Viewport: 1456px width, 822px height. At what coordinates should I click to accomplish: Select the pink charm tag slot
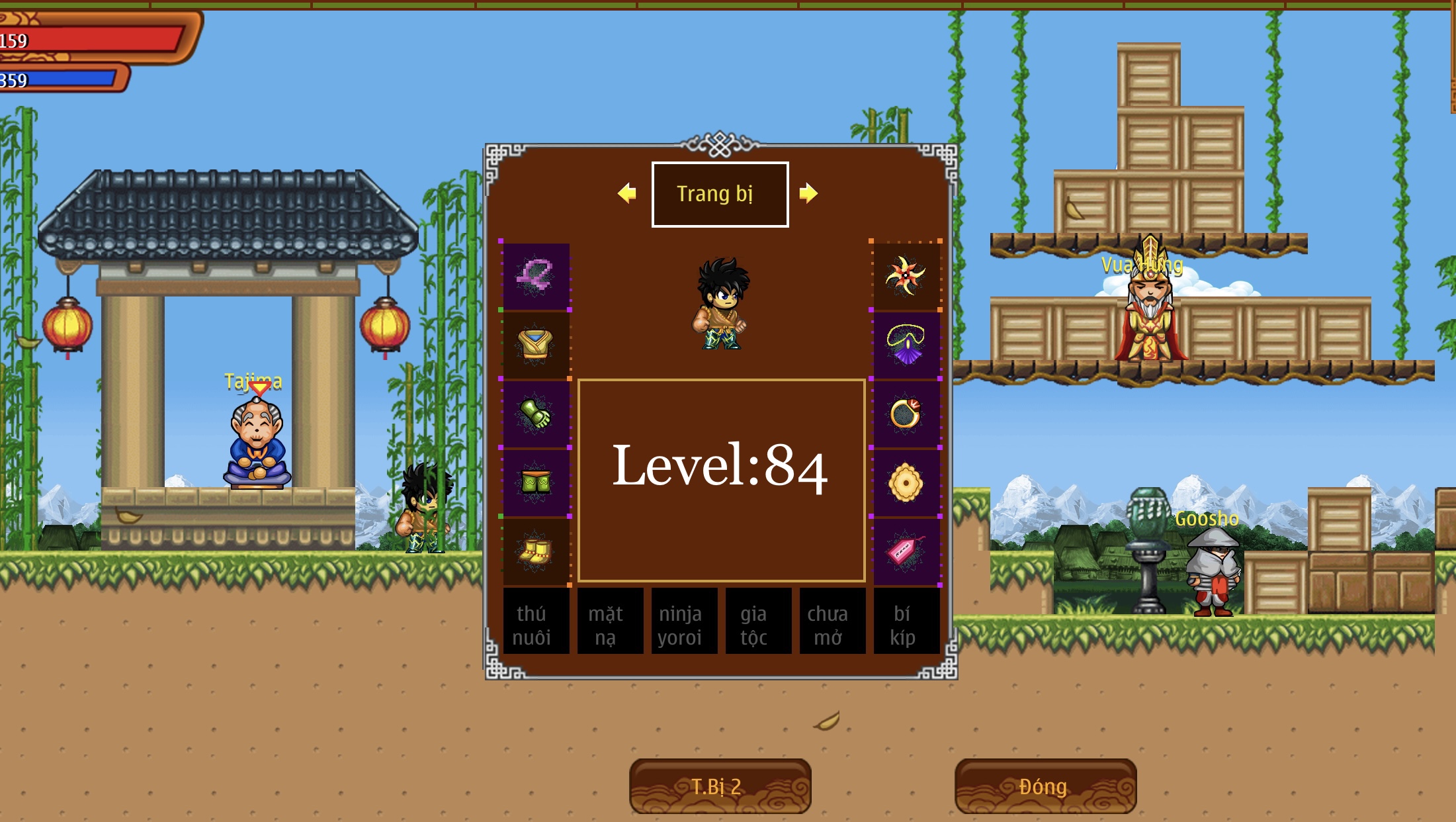click(906, 551)
